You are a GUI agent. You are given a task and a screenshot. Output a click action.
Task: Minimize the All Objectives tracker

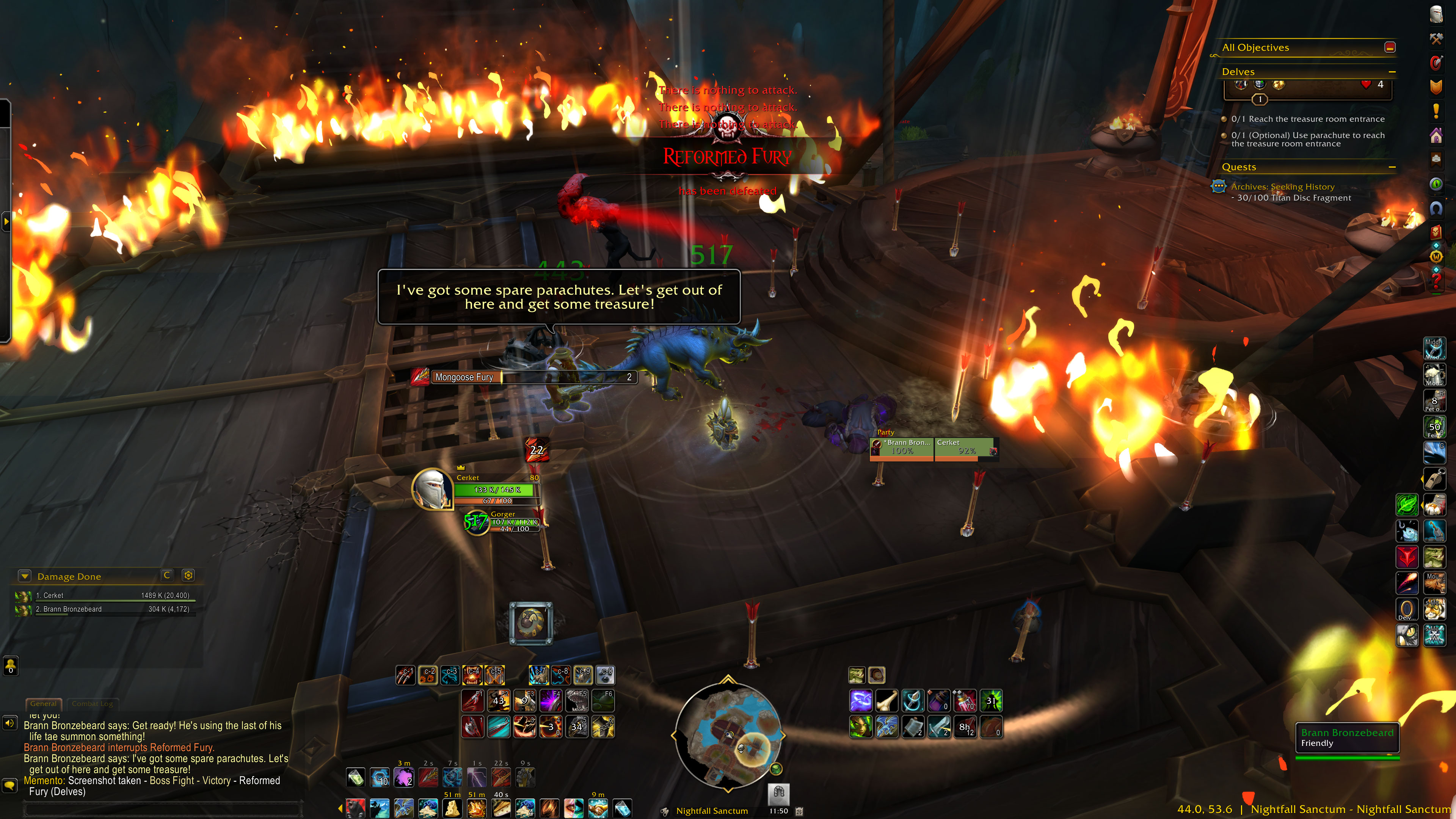coord(1390,47)
